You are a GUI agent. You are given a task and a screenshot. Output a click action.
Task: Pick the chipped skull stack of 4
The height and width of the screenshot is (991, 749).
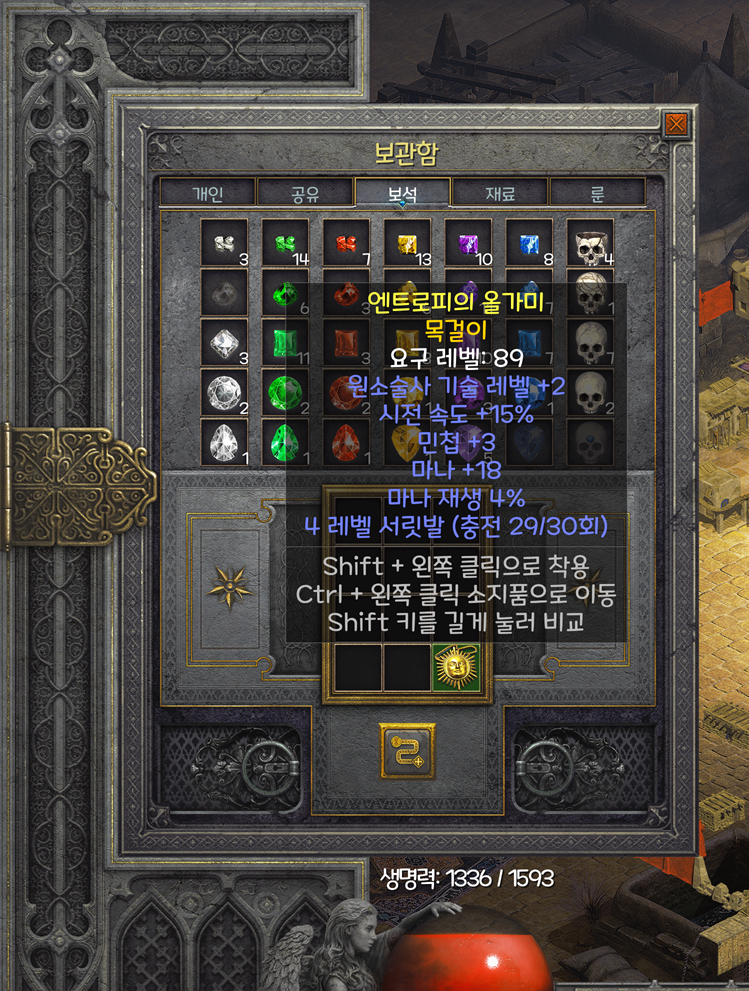(x=590, y=242)
